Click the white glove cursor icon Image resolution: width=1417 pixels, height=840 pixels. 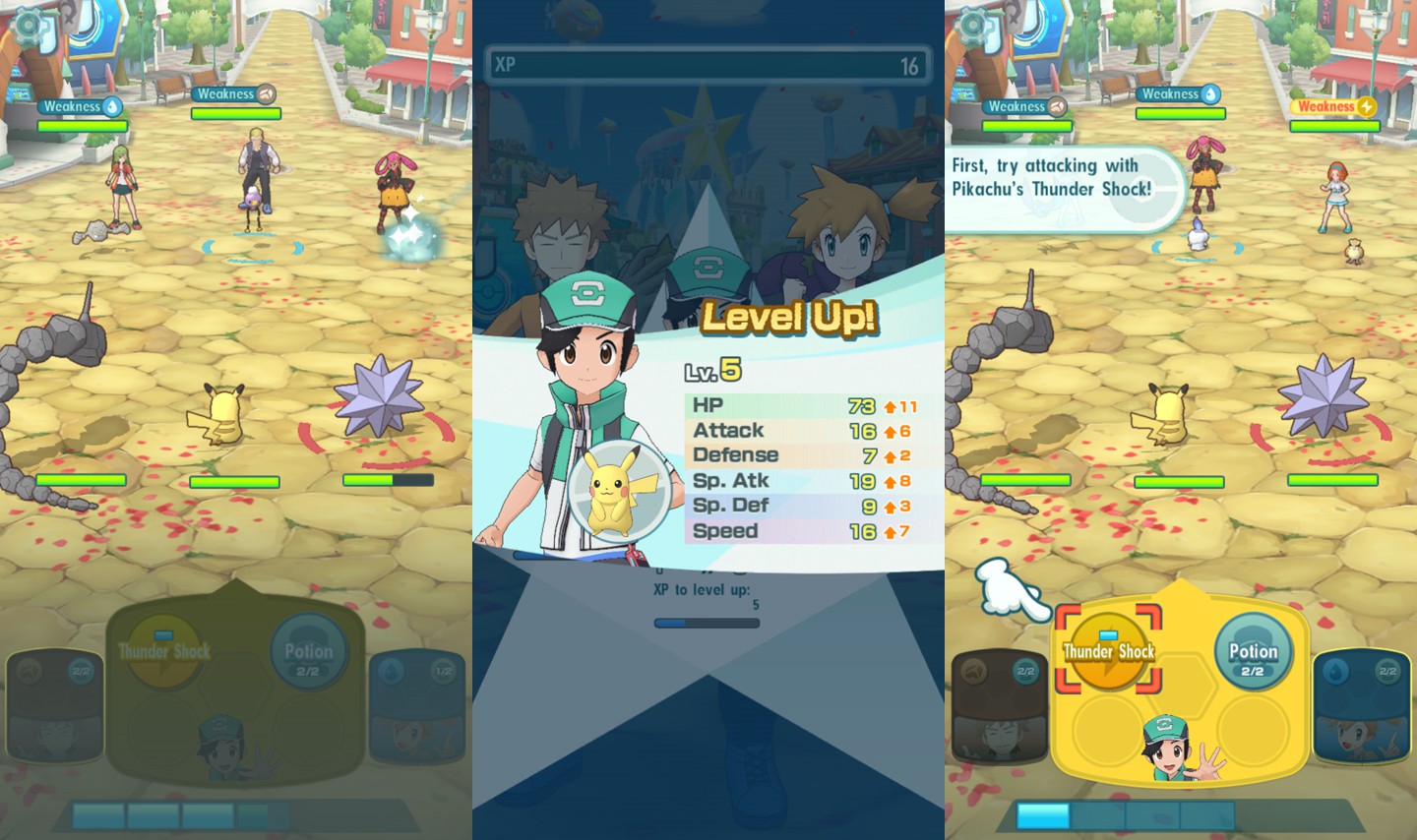point(1006,591)
